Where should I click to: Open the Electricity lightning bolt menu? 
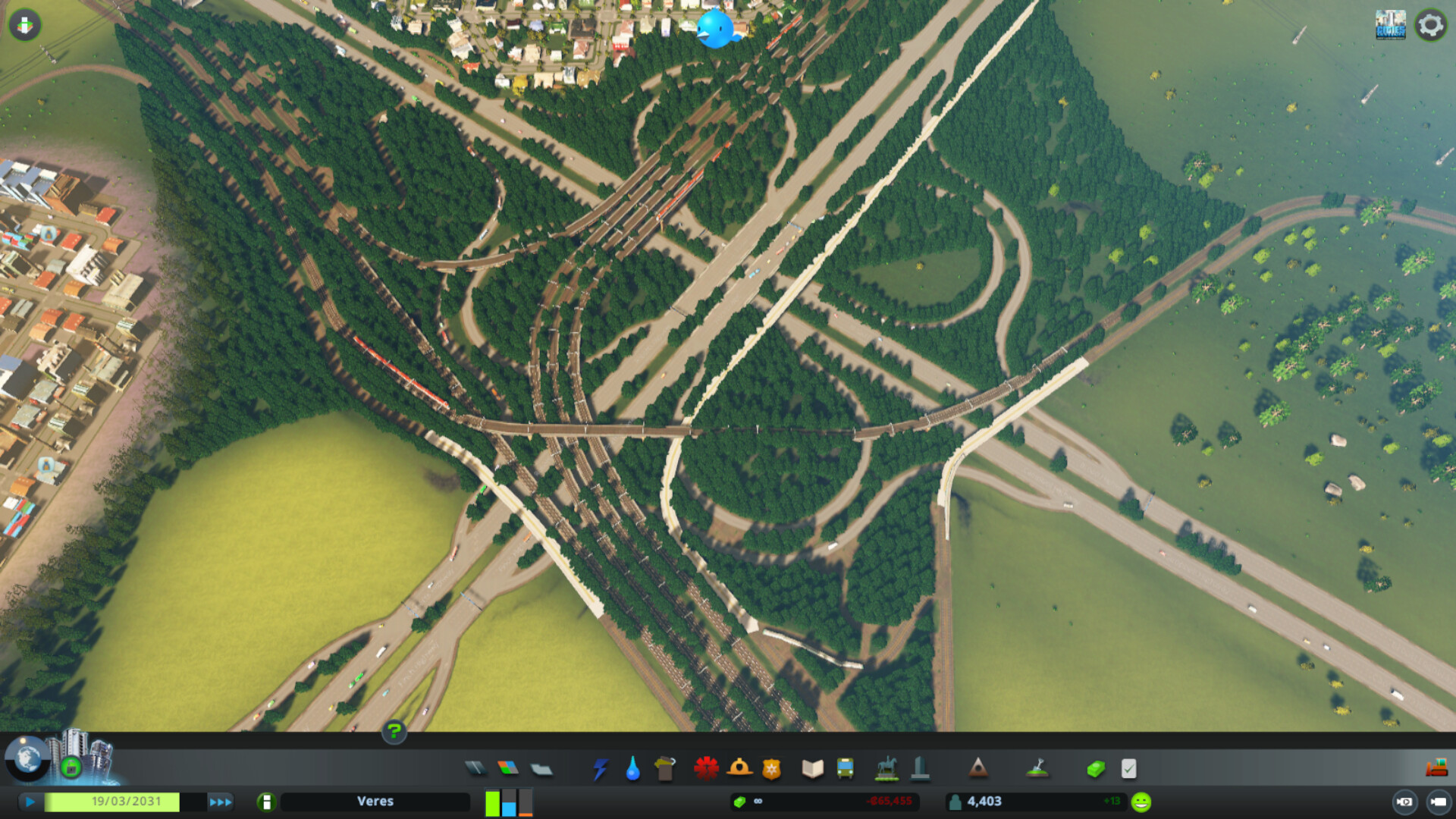point(601,769)
